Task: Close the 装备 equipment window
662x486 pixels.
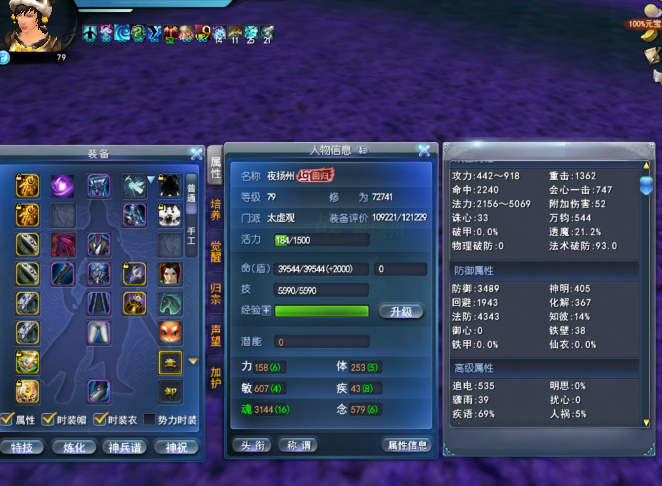Action: click(196, 154)
